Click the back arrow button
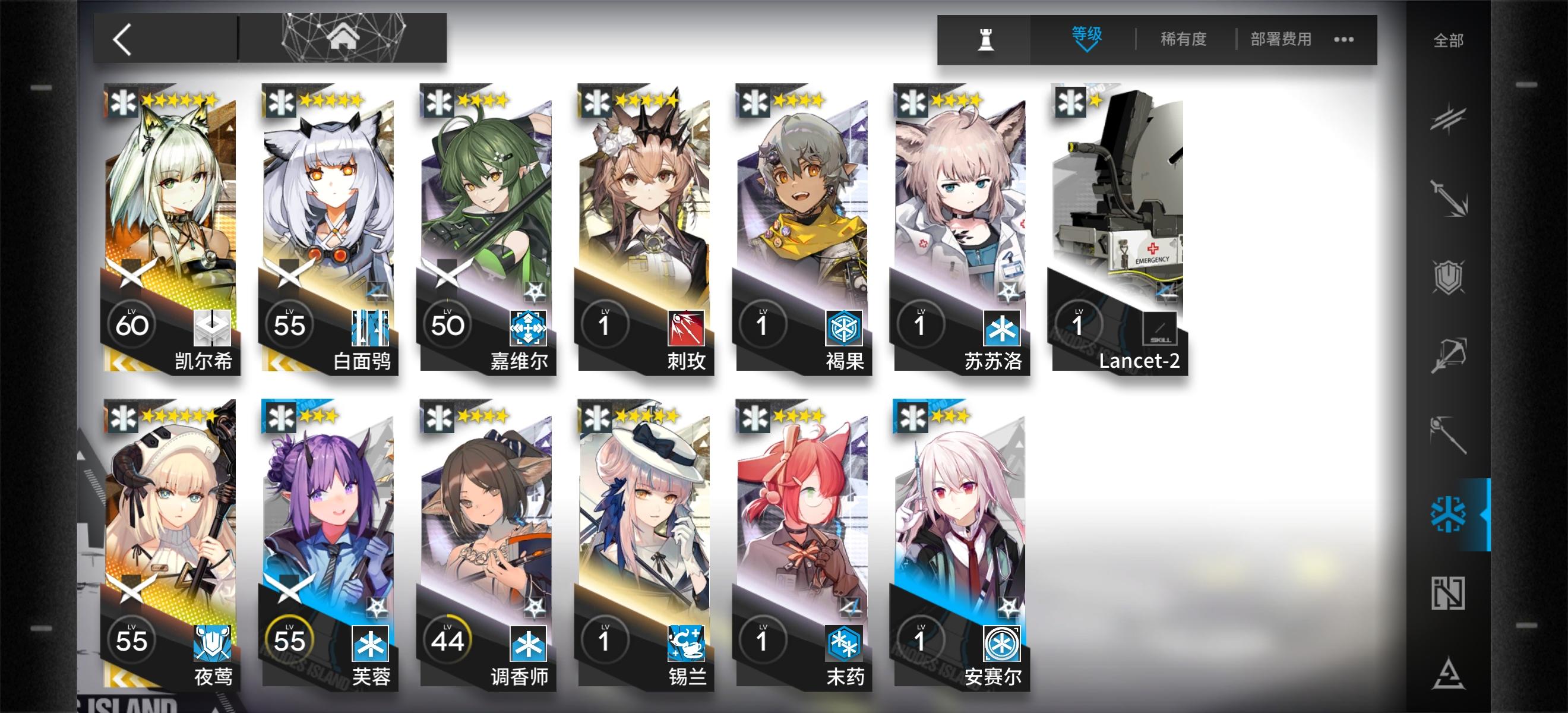 122,39
